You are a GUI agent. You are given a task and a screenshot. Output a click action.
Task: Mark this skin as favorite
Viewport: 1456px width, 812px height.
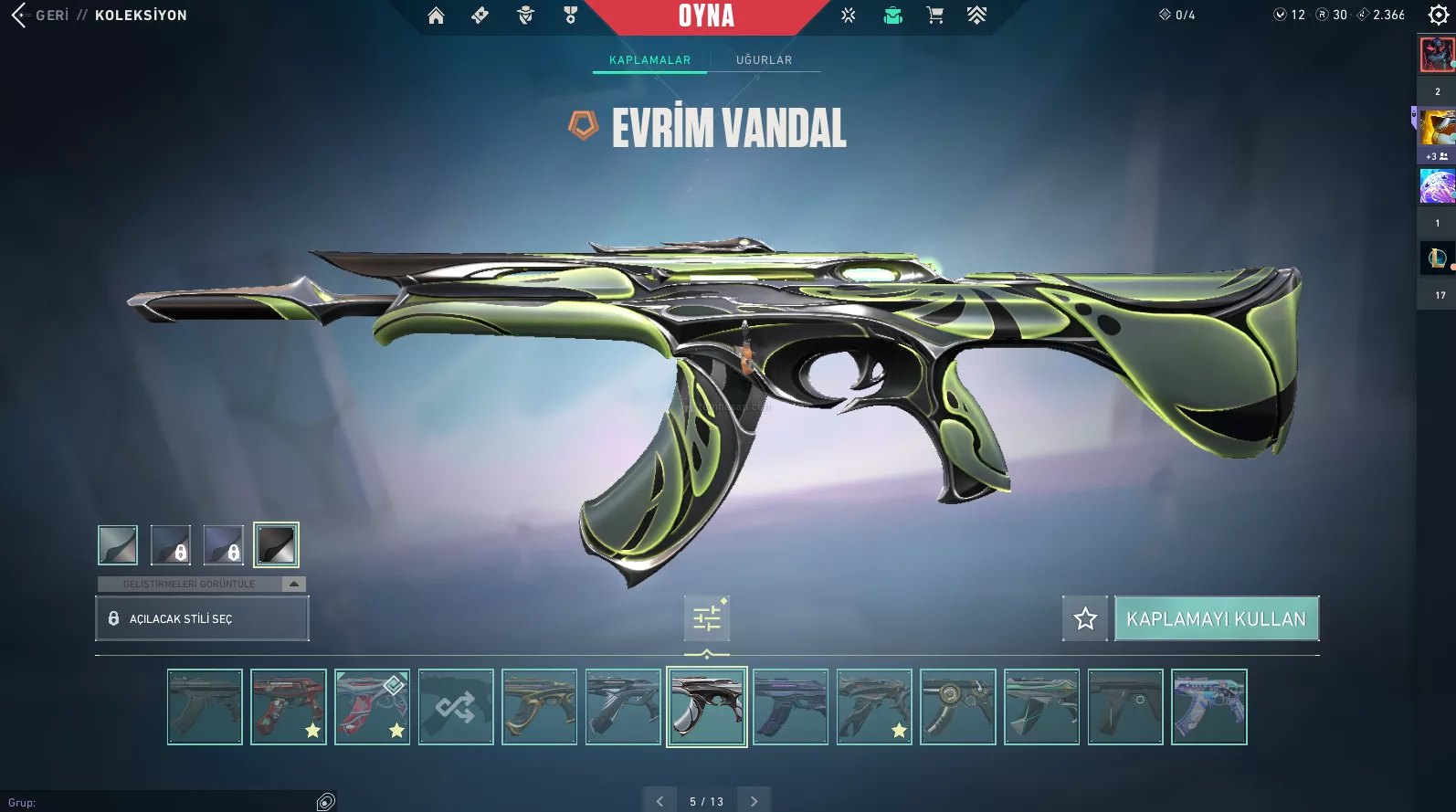(1085, 619)
